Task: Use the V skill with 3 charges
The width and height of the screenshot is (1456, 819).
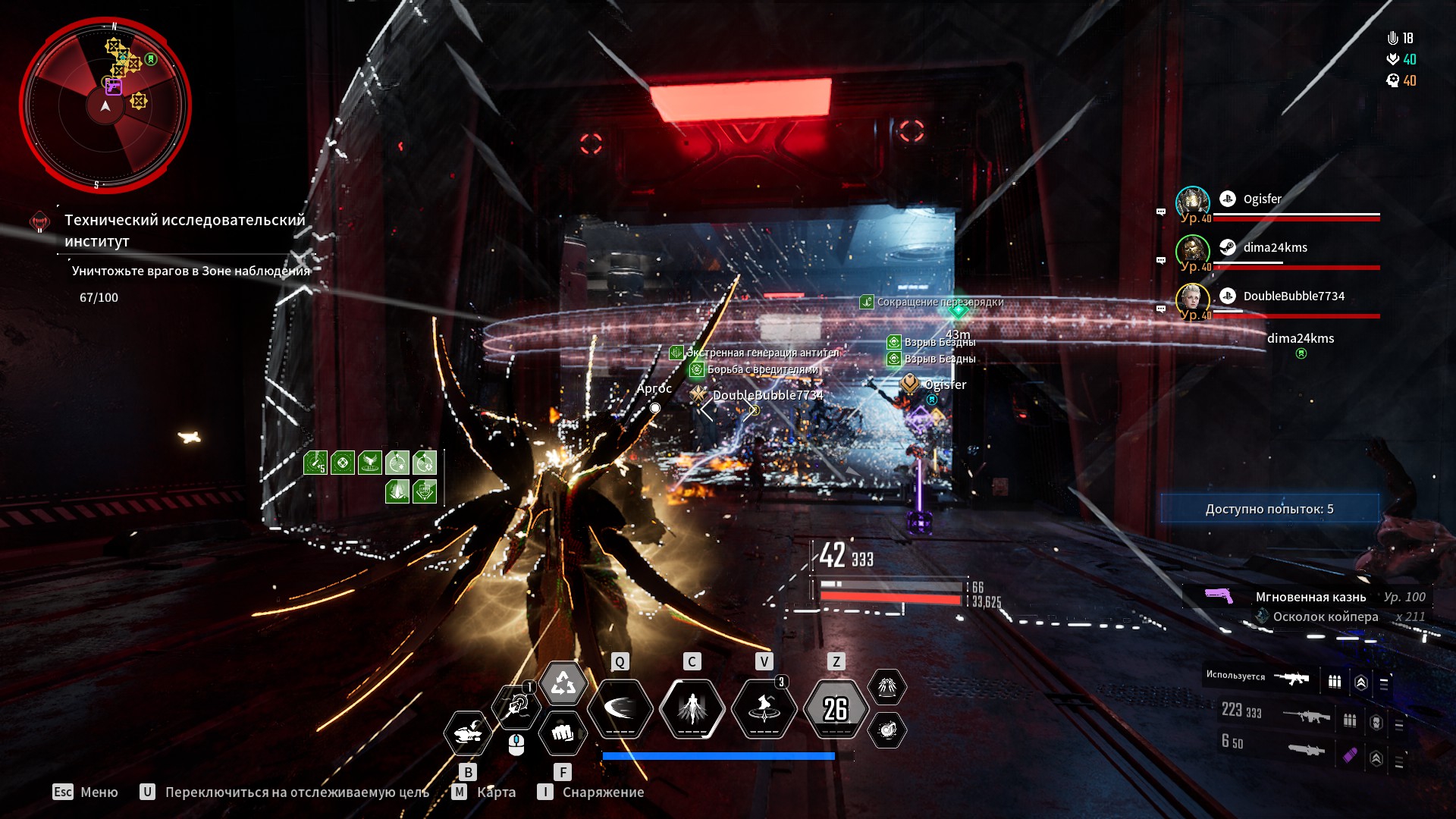Action: (764, 709)
